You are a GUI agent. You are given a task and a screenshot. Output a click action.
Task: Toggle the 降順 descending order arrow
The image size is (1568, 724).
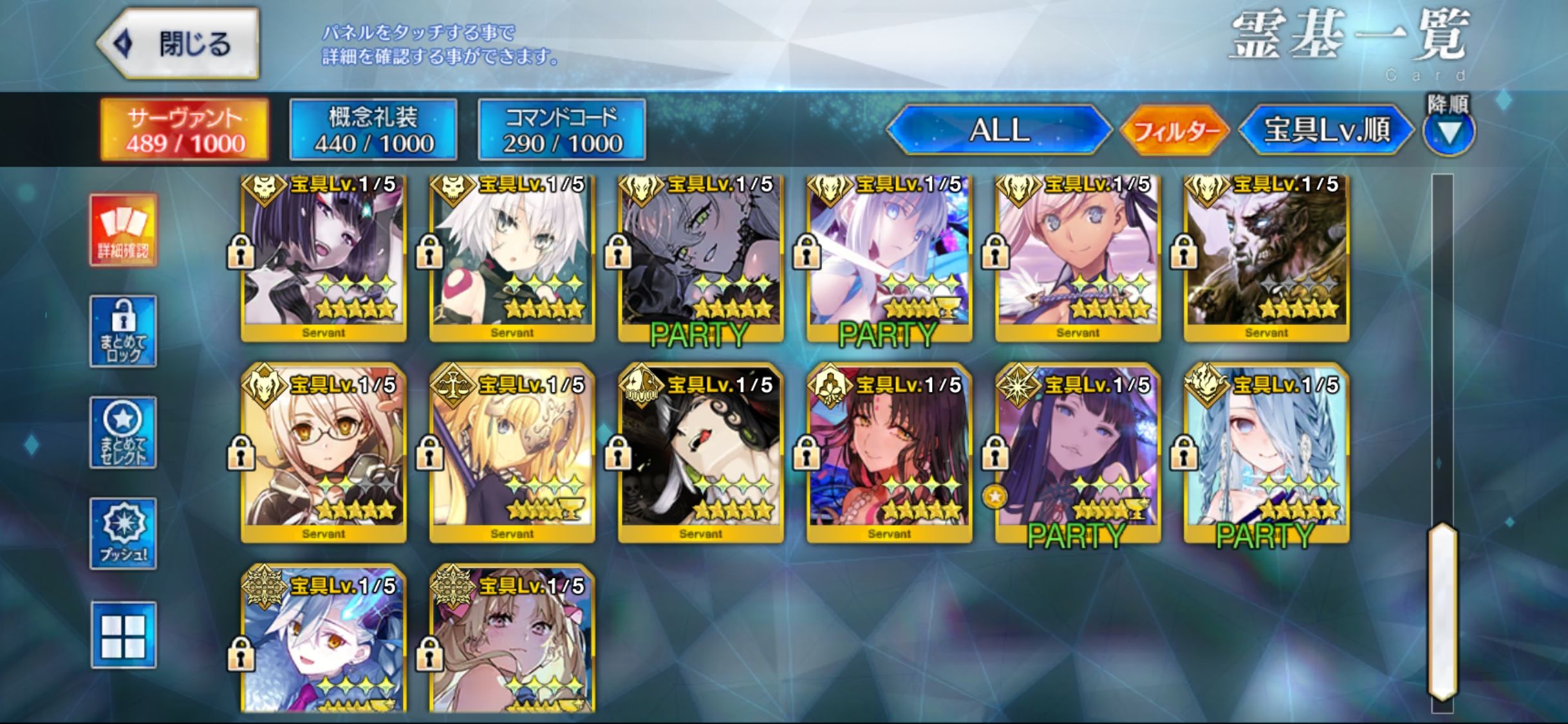[1449, 133]
